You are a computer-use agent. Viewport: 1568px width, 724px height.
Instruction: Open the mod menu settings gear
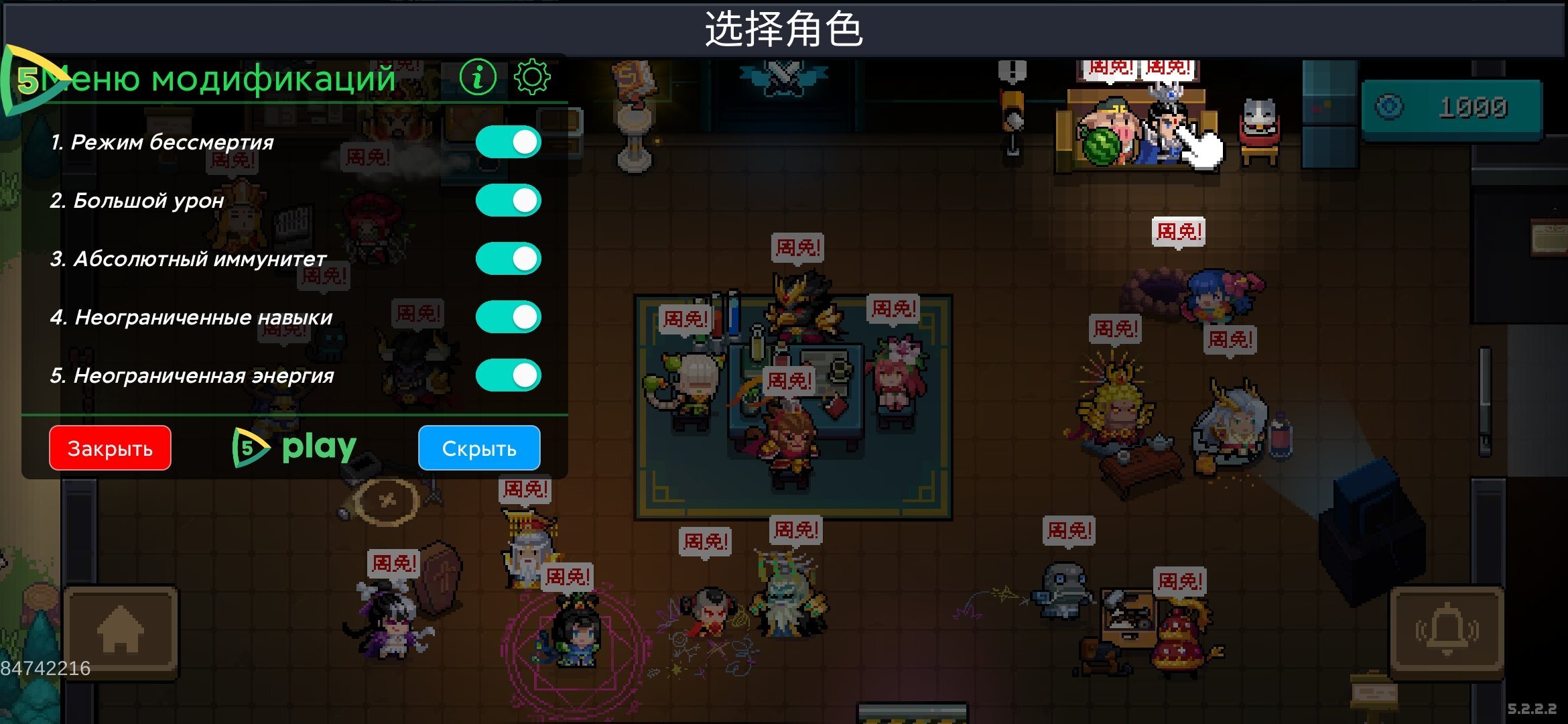point(533,76)
